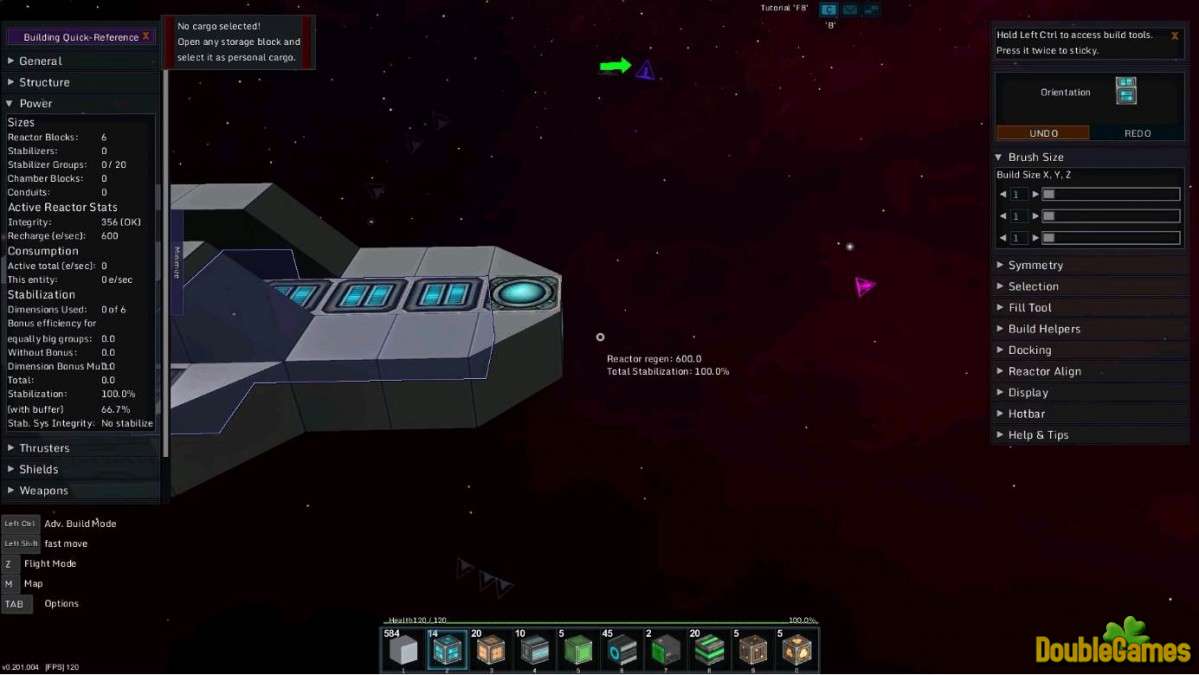Select the grey hull block hotbar slot
Screen dimensions: 1199x675
[x=403, y=651]
